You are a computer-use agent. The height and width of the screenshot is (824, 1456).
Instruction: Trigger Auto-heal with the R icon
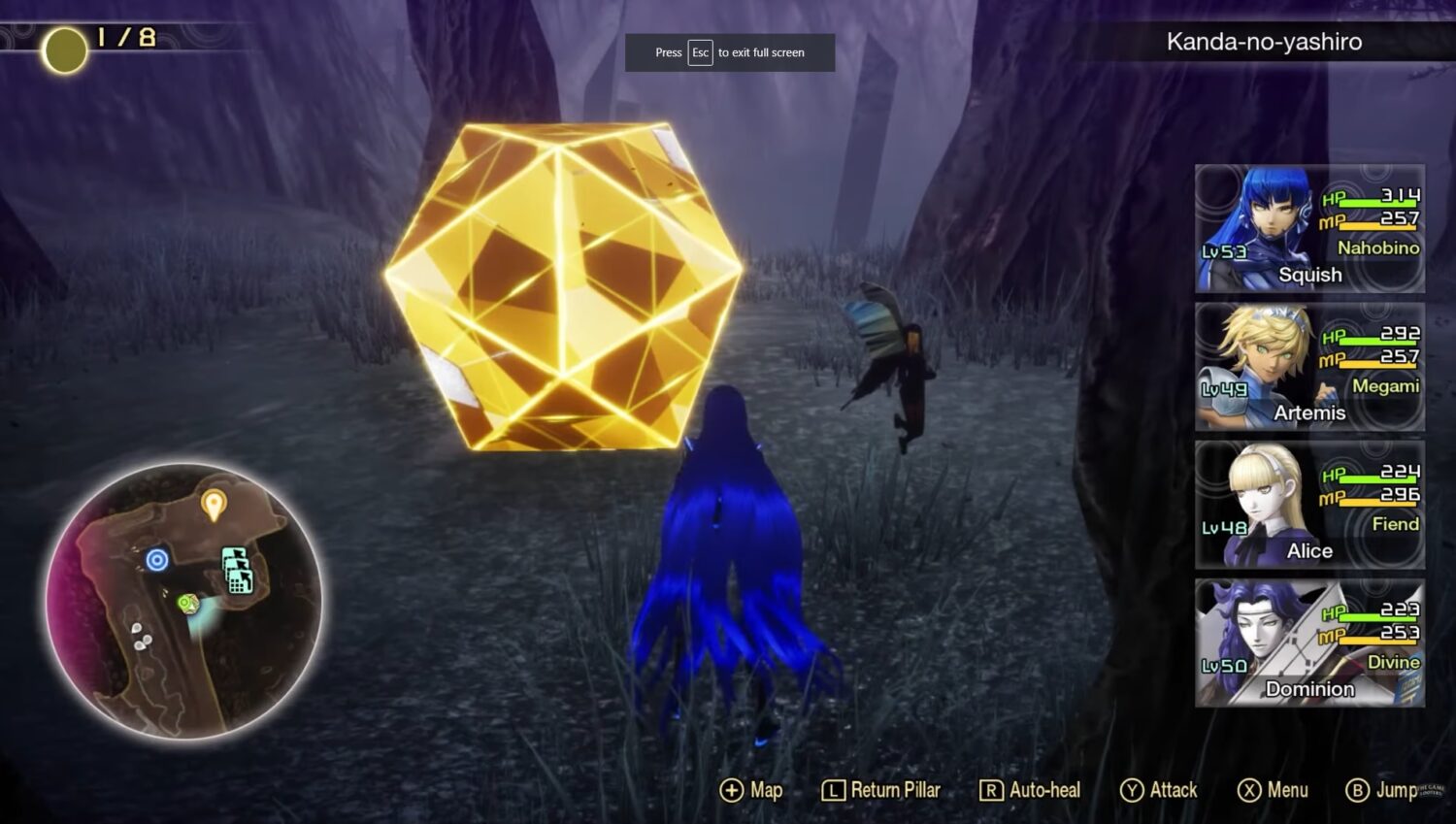click(990, 790)
